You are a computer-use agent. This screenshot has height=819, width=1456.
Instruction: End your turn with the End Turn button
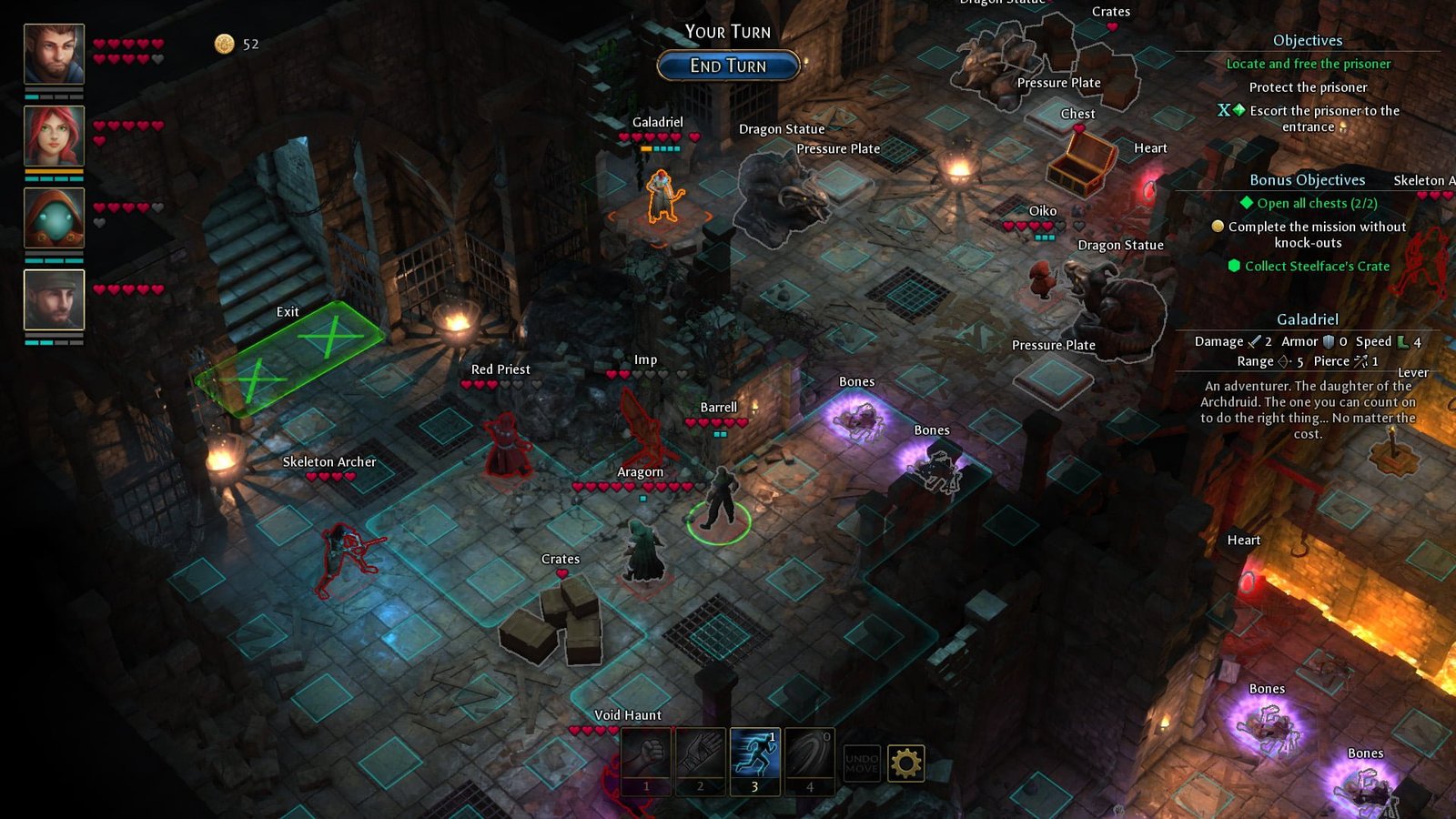tap(728, 66)
